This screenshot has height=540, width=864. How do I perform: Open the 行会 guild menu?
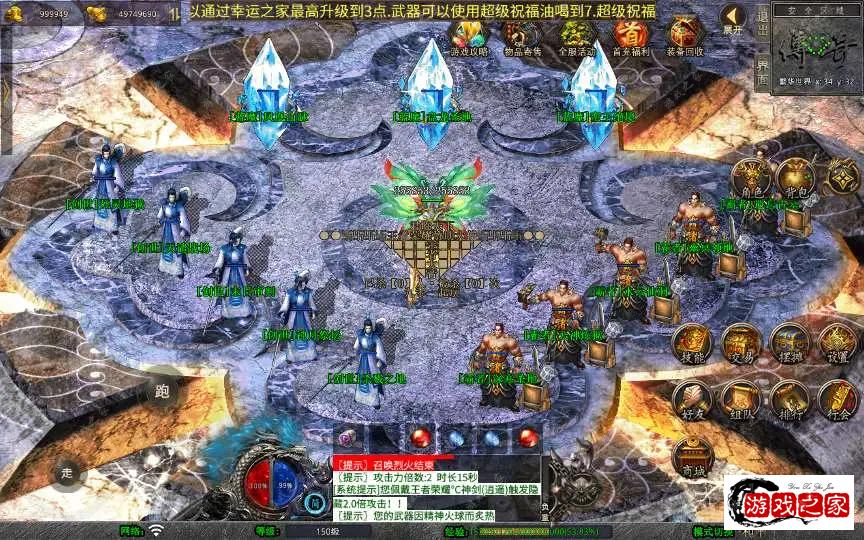click(x=837, y=398)
